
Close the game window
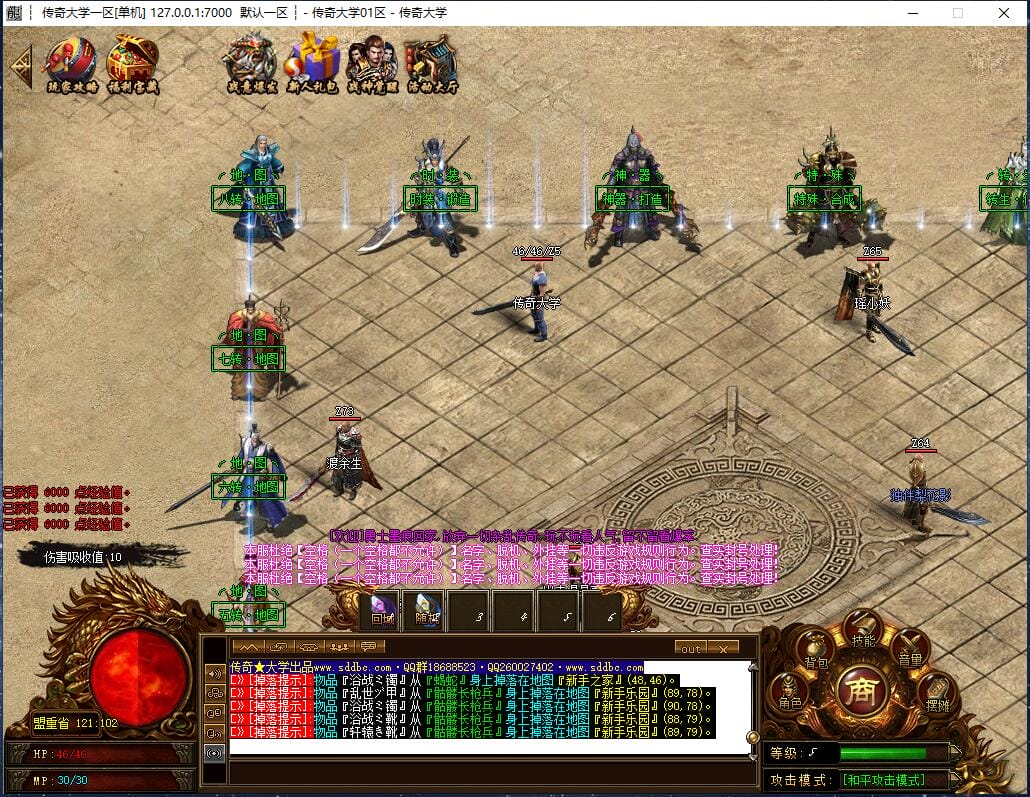coord(1003,13)
